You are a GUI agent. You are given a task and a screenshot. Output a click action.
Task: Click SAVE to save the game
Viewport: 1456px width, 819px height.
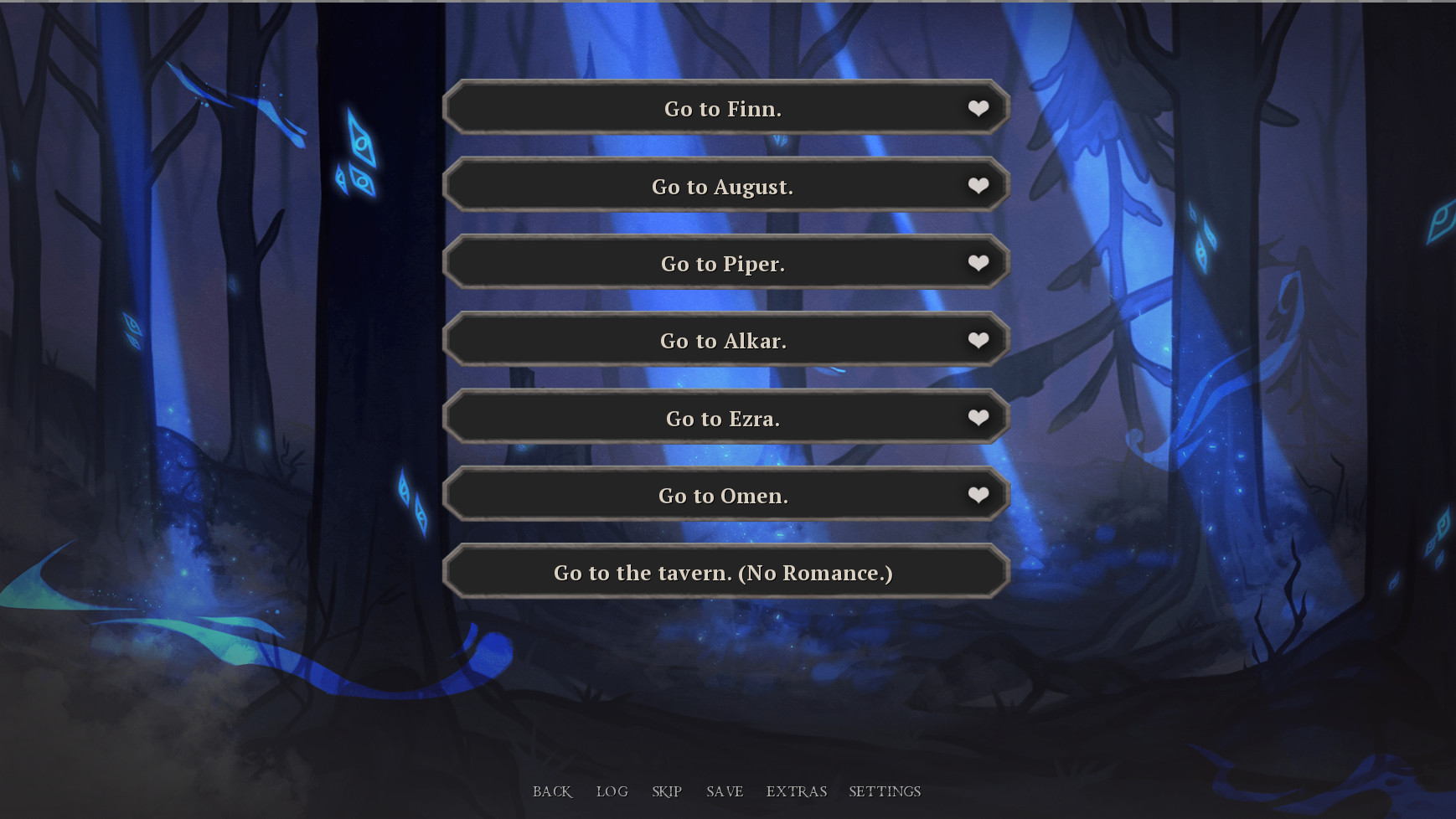(725, 791)
